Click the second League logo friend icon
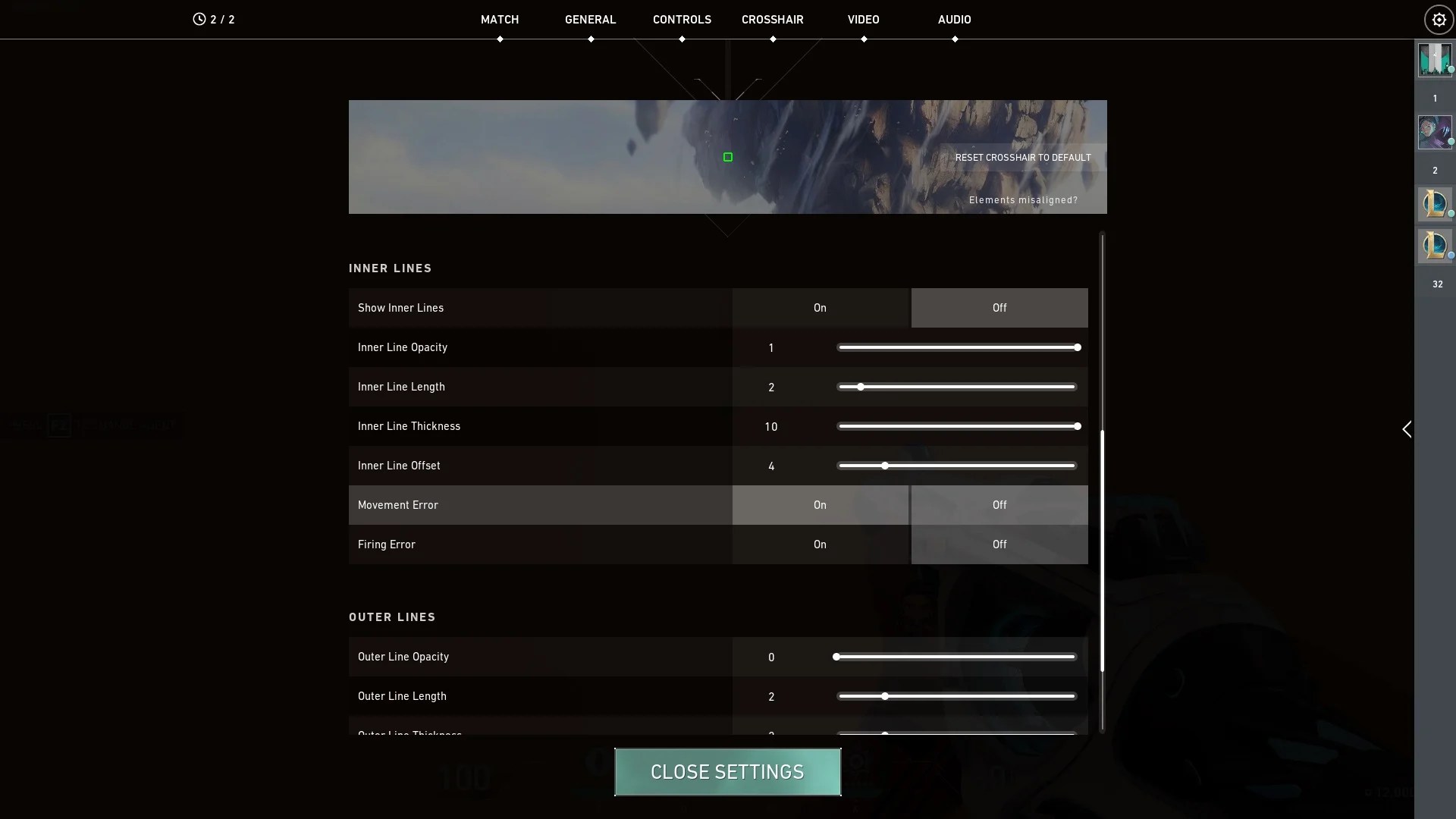 1436,246
